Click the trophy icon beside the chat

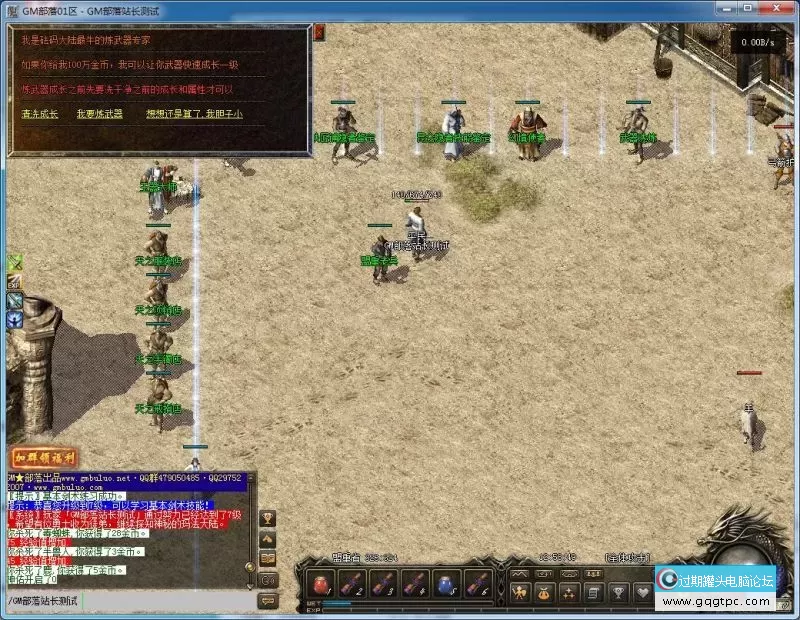[268, 518]
